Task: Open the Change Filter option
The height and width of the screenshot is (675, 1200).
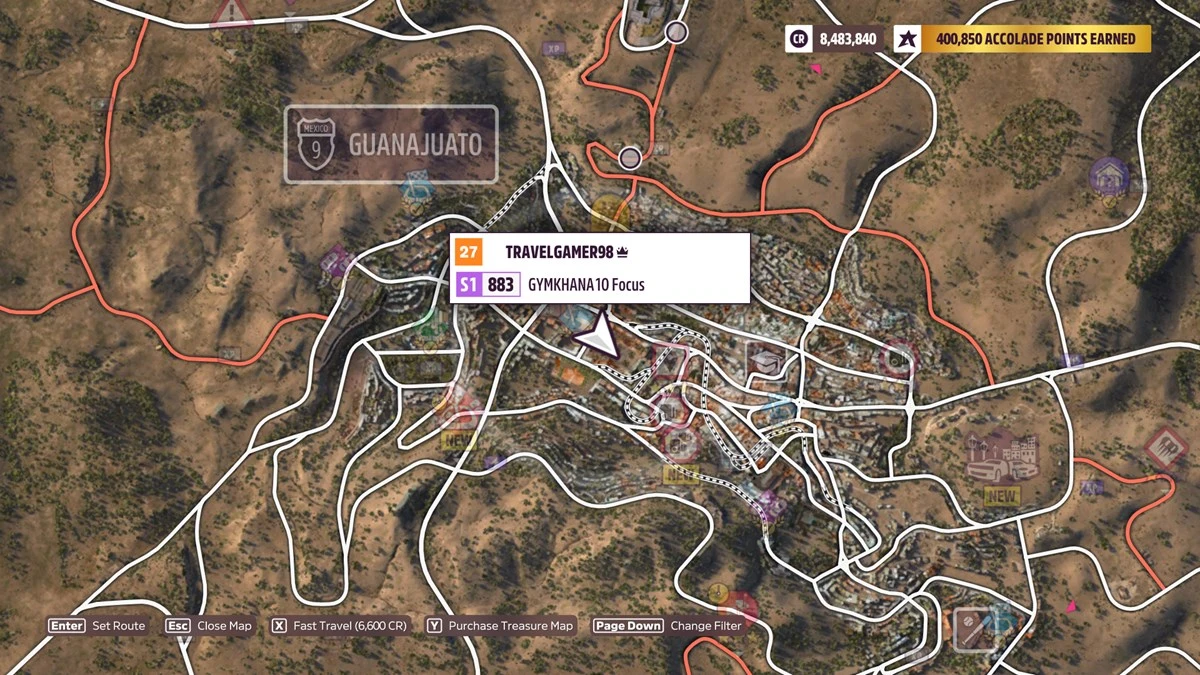Action: (x=667, y=626)
